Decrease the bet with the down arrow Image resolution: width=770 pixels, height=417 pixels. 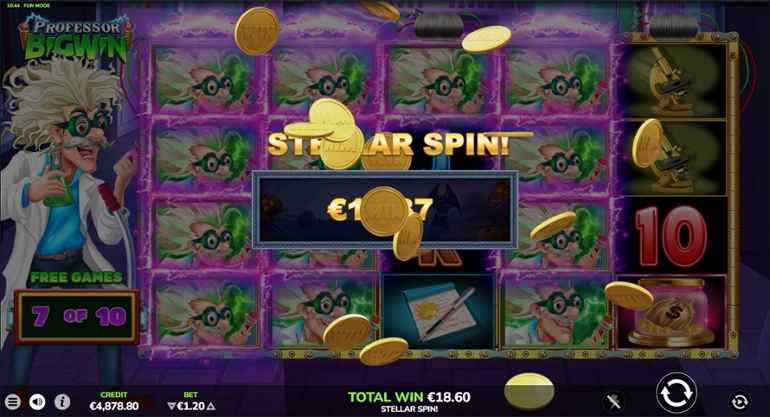(x=170, y=406)
